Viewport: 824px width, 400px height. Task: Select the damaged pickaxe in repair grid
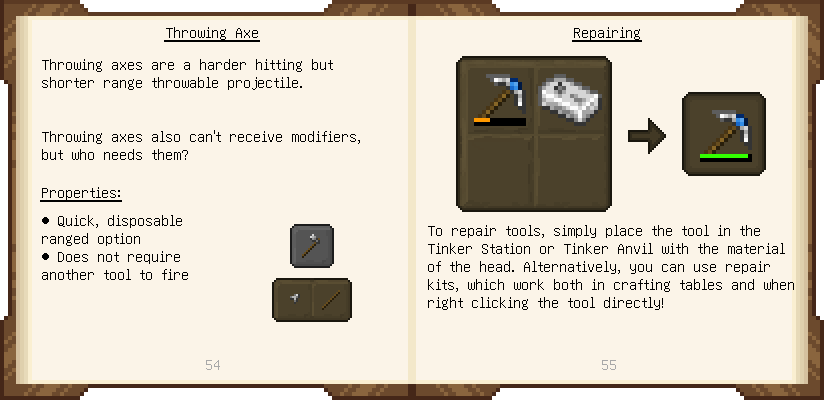pyautogui.click(x=497, y=98)
